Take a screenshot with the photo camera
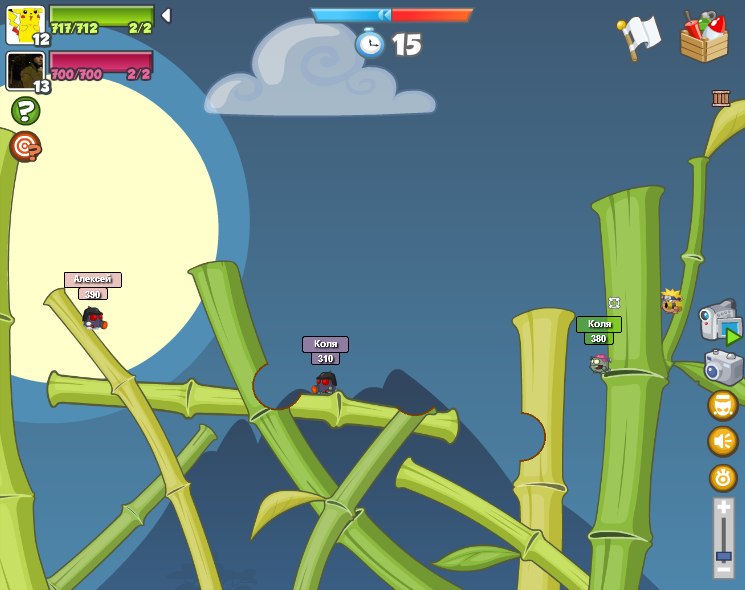This screenshot has height=590, width=745. point(723,367)
